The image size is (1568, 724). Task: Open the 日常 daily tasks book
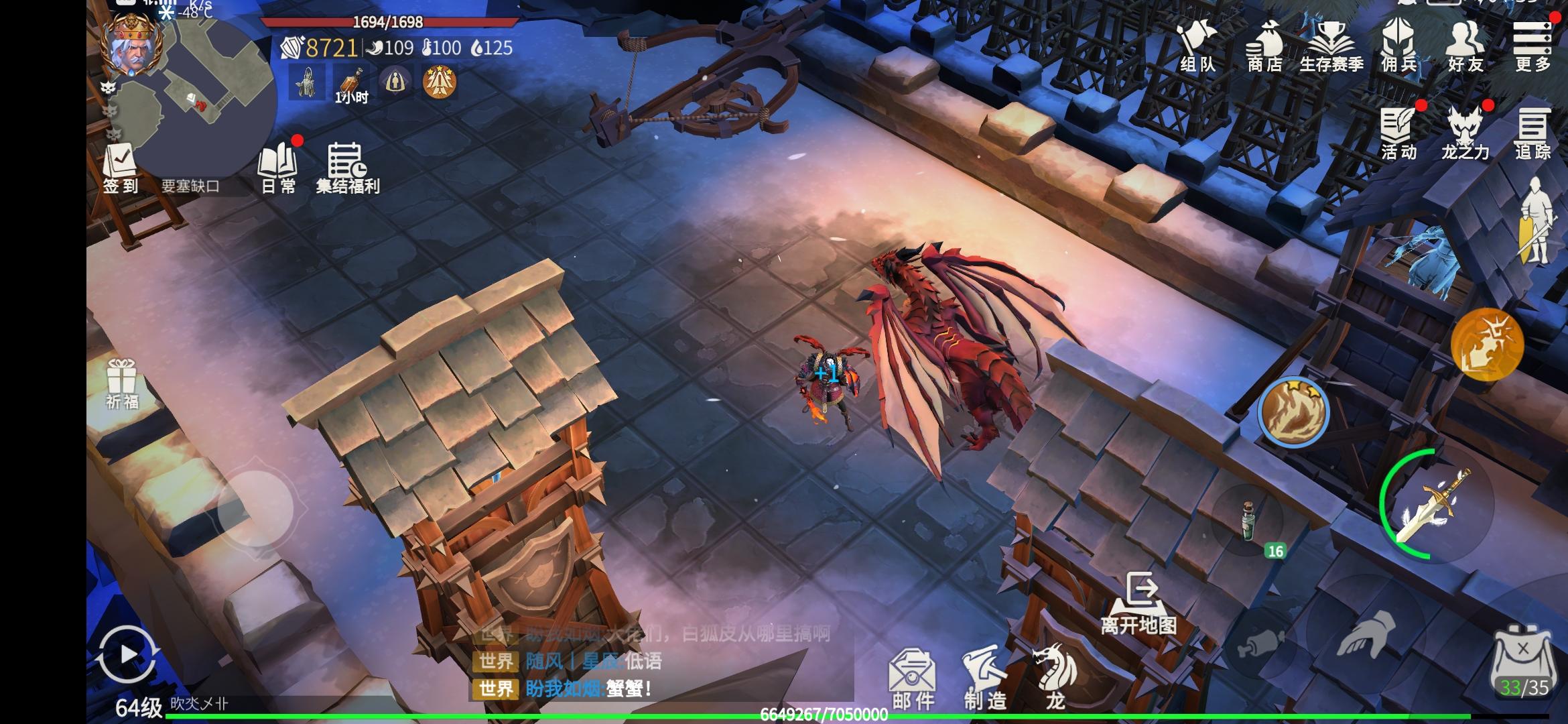[x=278, y=169]
